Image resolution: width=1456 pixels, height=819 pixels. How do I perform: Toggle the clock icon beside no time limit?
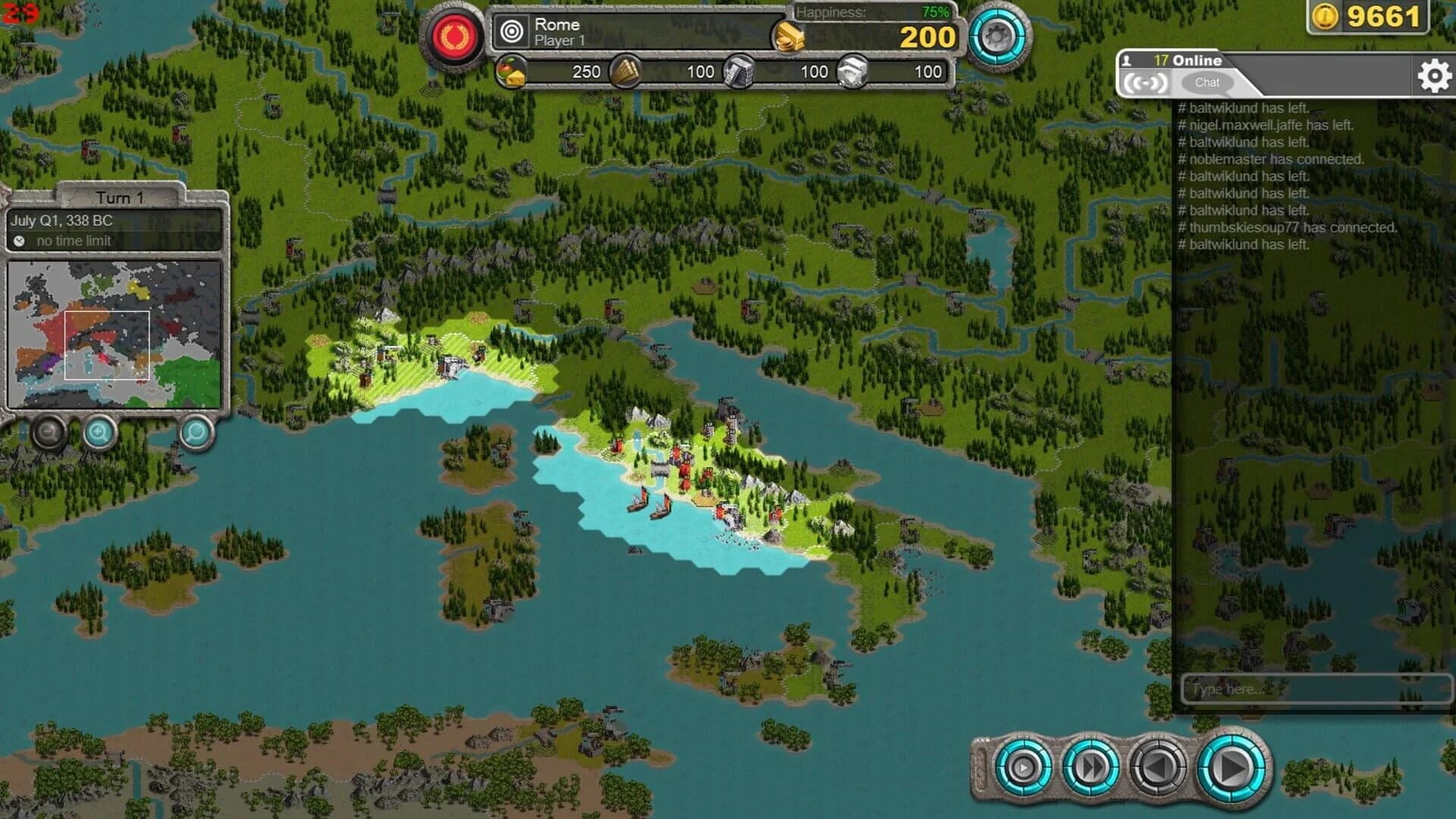click(x=20, y=241)
